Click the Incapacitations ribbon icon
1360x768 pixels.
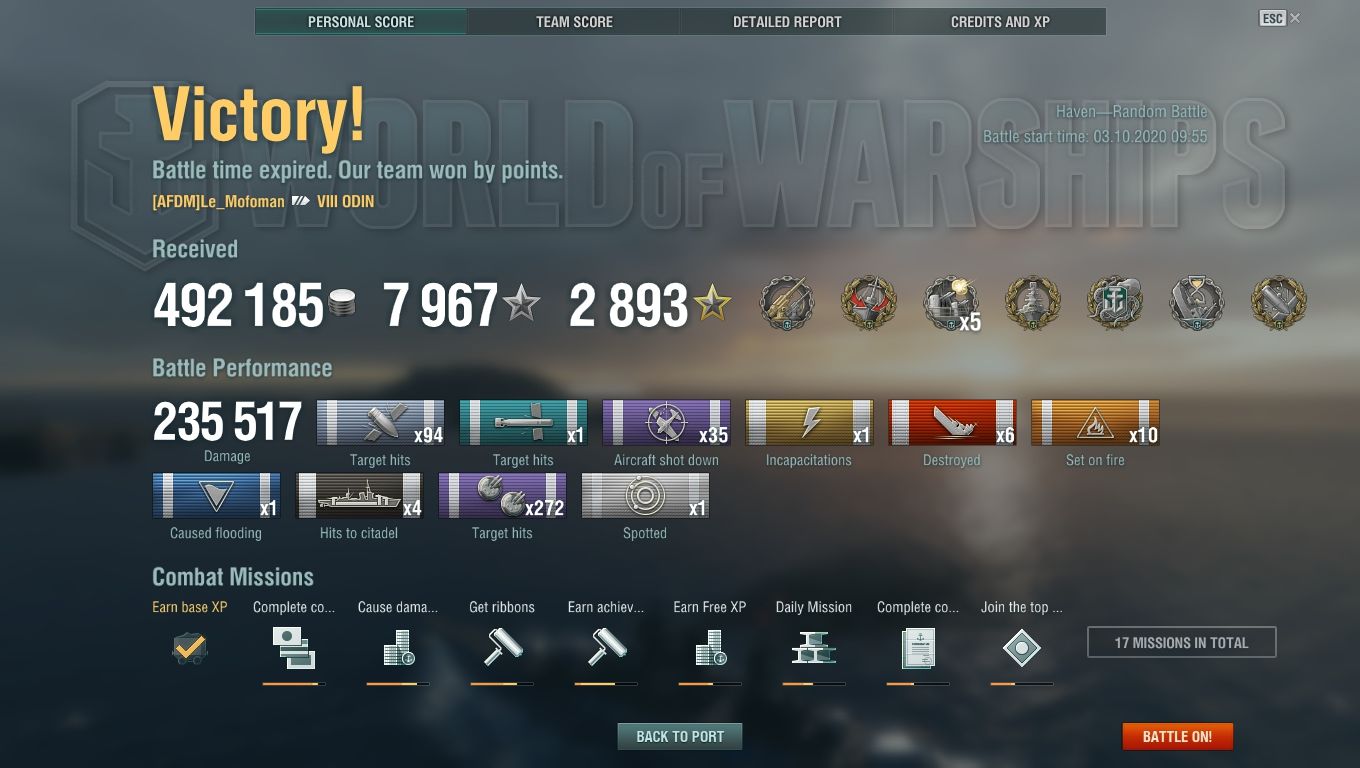pos(809,420)
